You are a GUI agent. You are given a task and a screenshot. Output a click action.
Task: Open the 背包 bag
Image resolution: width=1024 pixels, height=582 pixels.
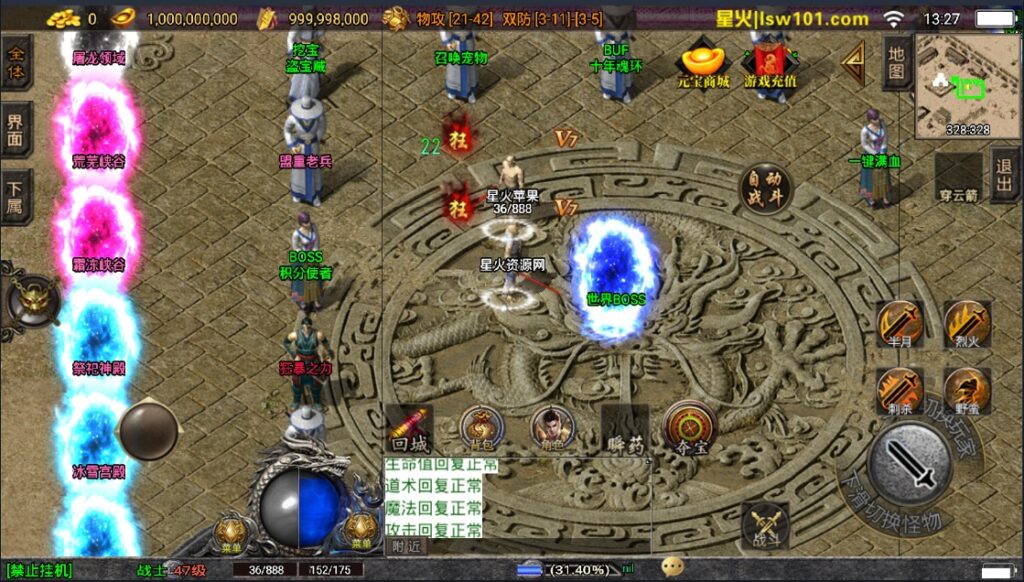pyautogui.click(x=482, y=429)
